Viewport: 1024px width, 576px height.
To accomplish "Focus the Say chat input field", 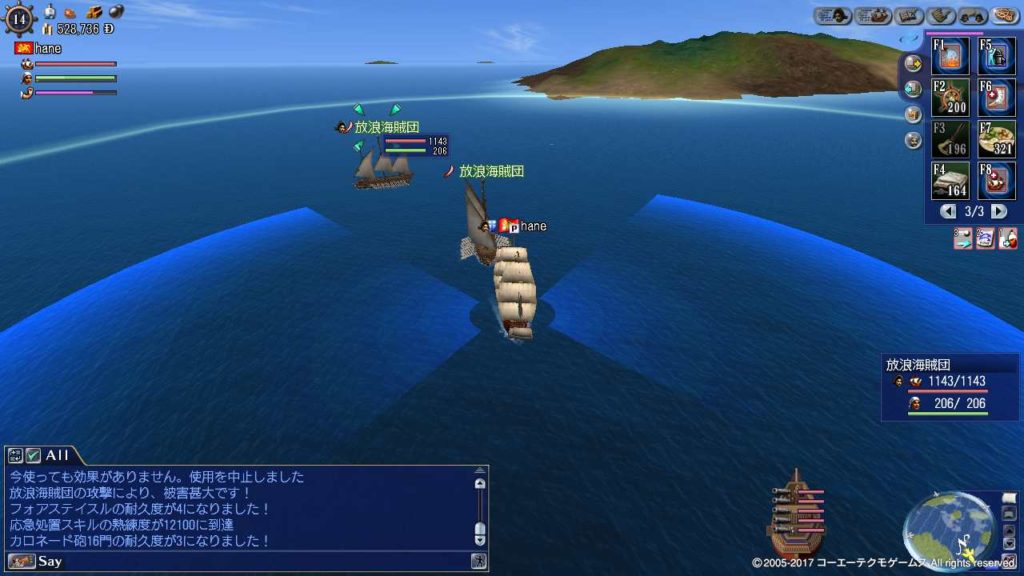I will (x=250, y=561).
